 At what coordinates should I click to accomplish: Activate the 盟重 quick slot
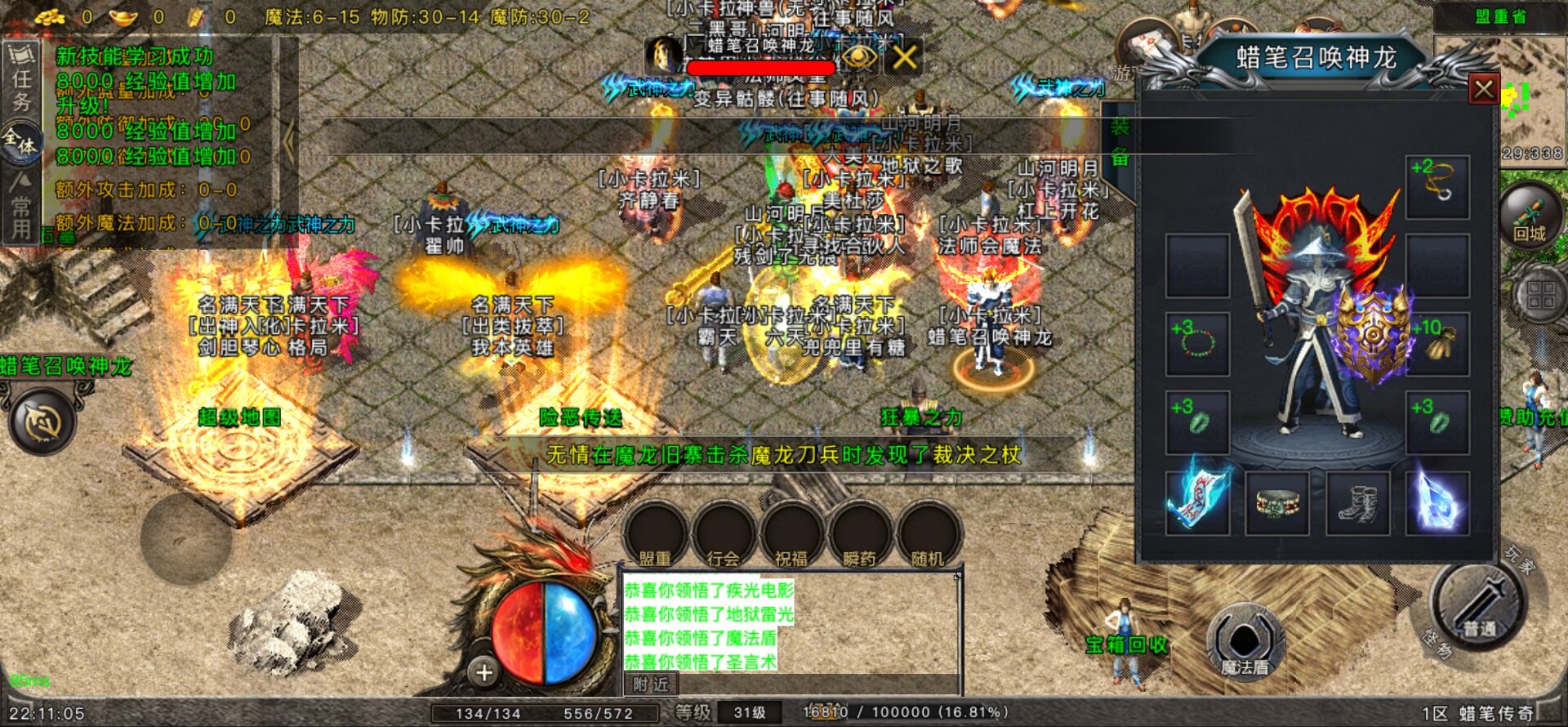point(655,536)
